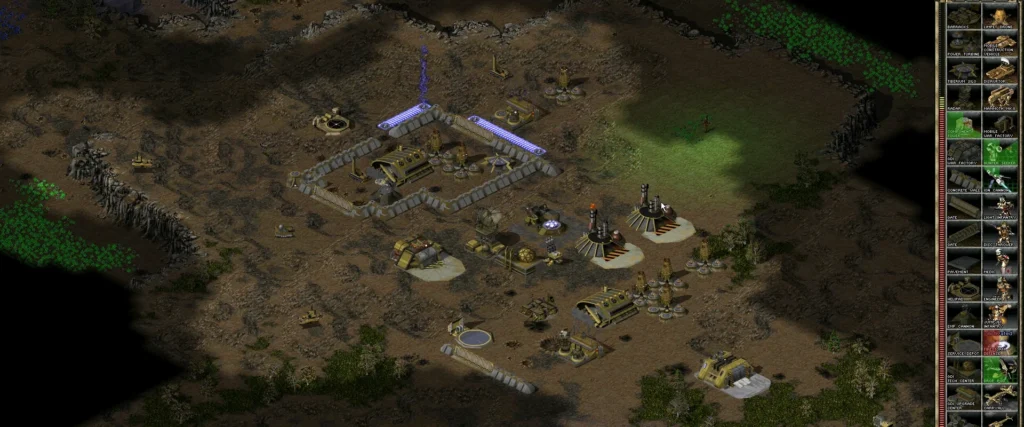
Task: Select the Pavement build icon
Action: 962,263
